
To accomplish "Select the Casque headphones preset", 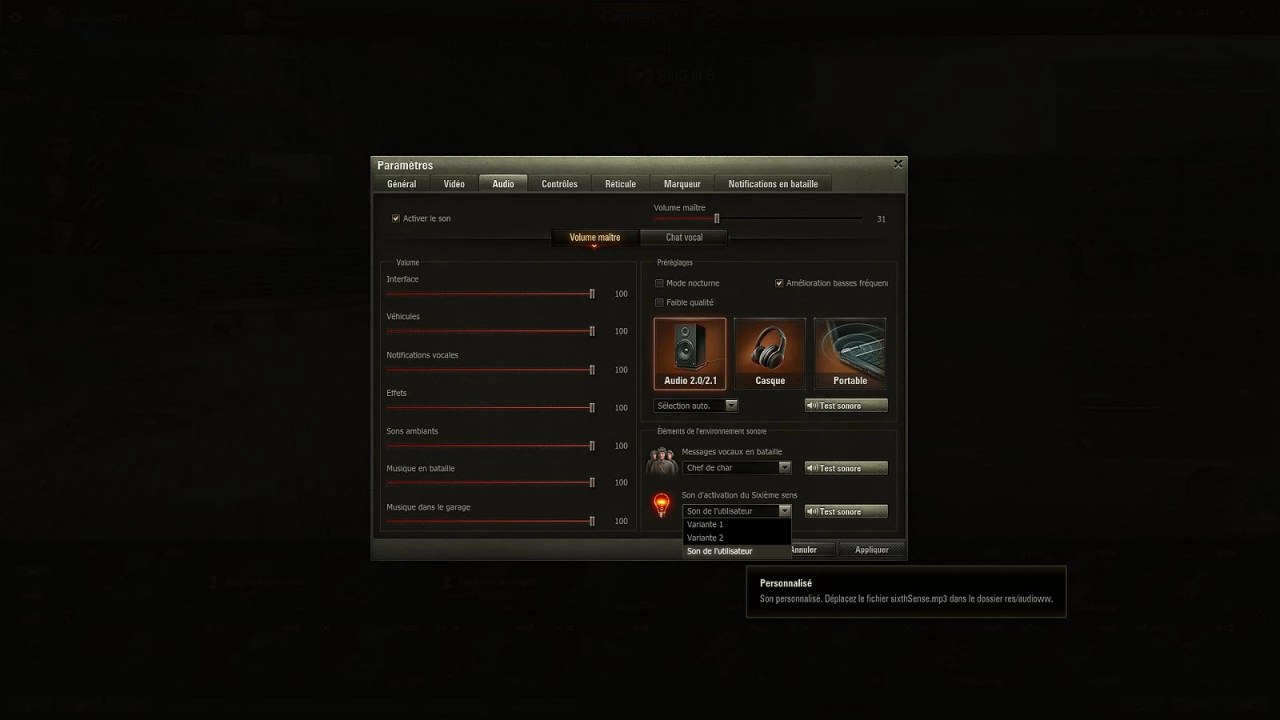I will point(769,352).
